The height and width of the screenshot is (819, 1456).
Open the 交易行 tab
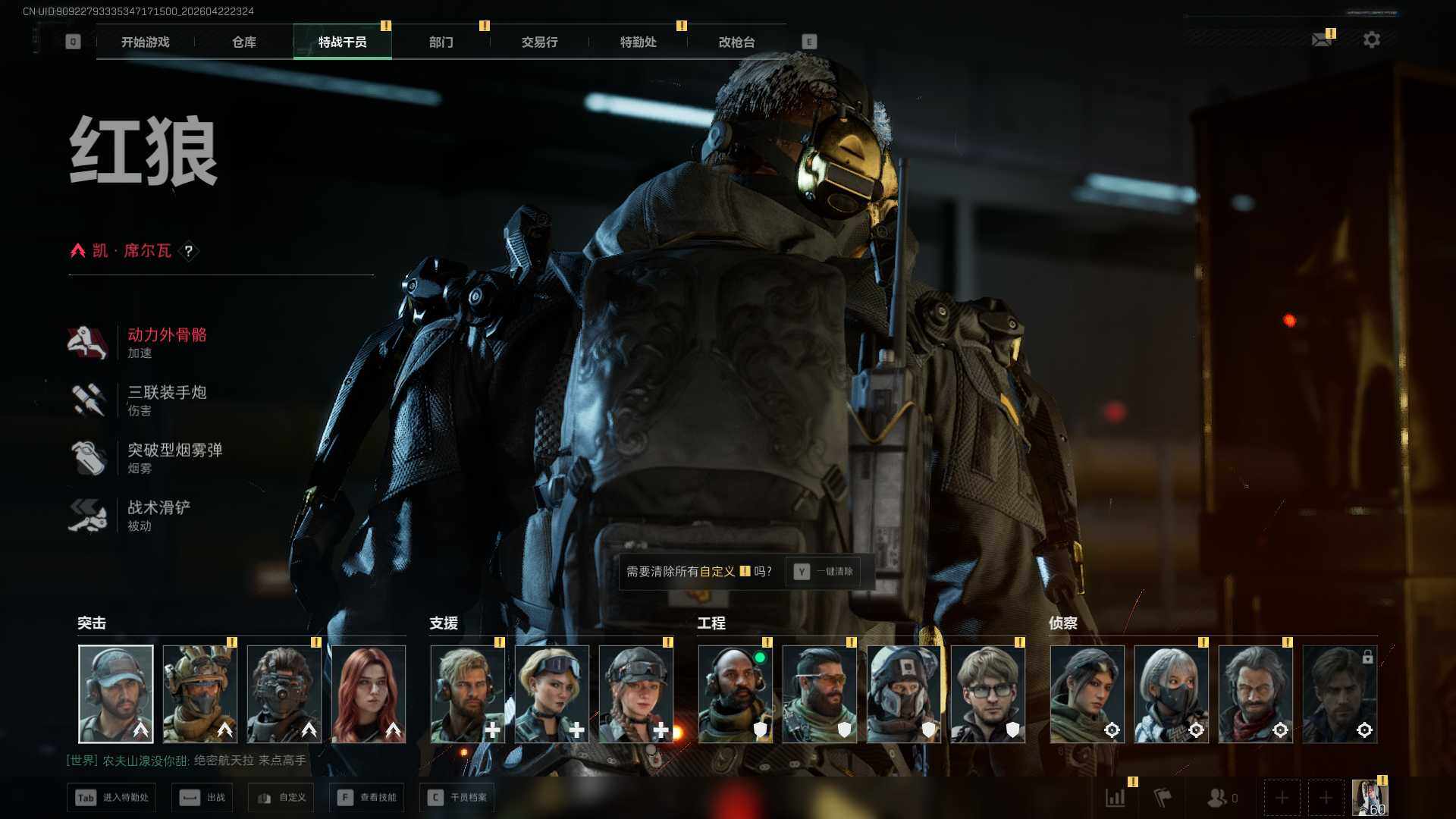[x=539, y=42]
